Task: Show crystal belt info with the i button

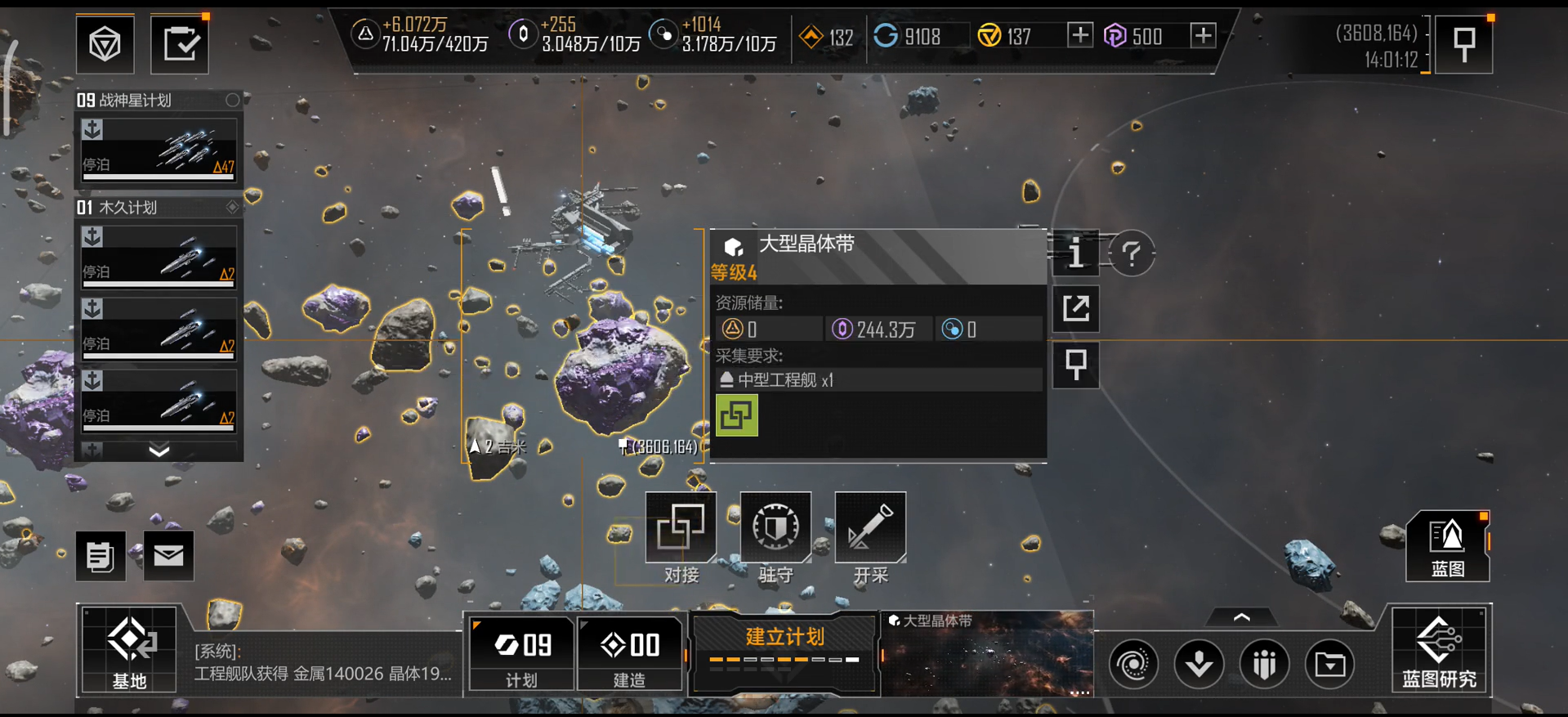Action: click(1075, 253)
